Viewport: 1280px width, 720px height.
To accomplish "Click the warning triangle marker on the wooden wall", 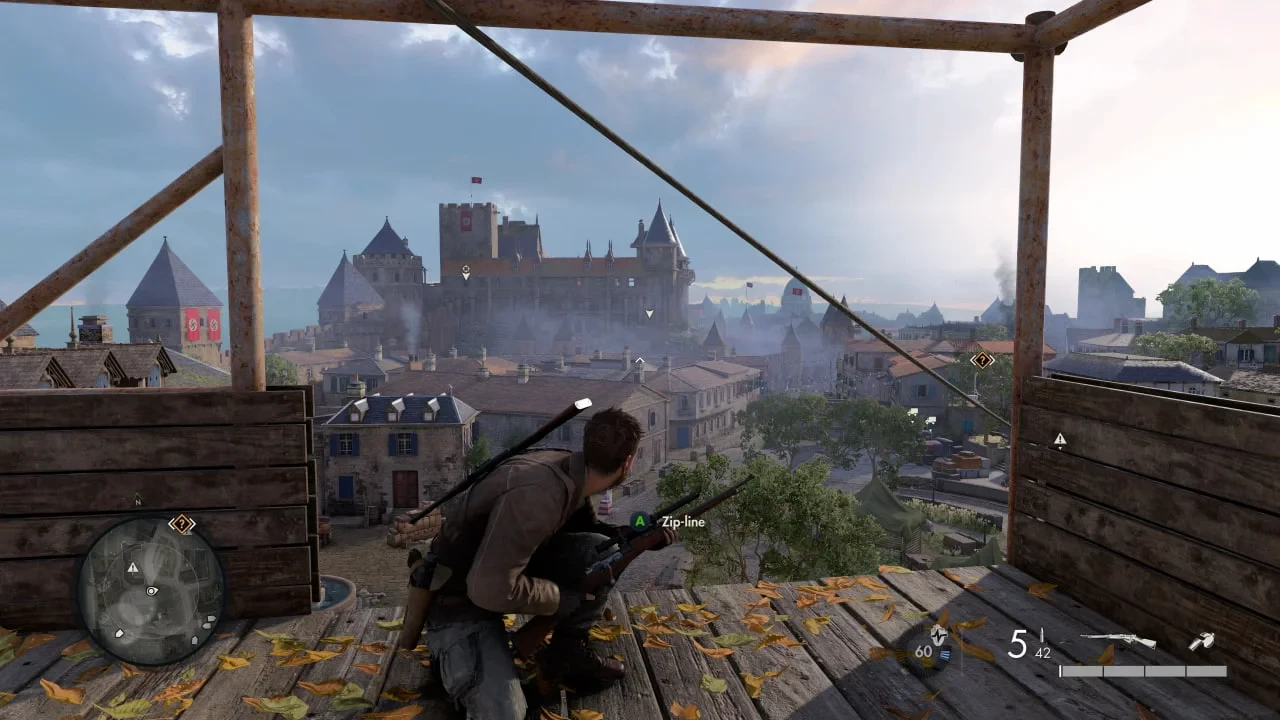I will (1059, 439).
